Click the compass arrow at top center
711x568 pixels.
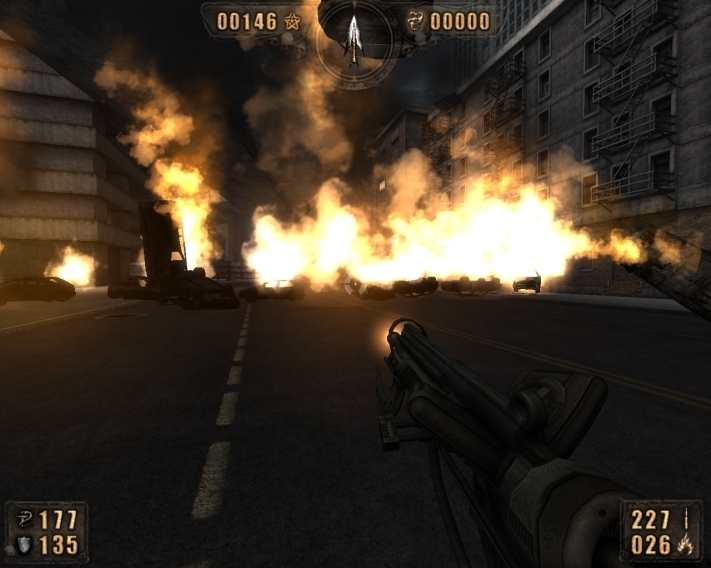(x=353, y=36)
